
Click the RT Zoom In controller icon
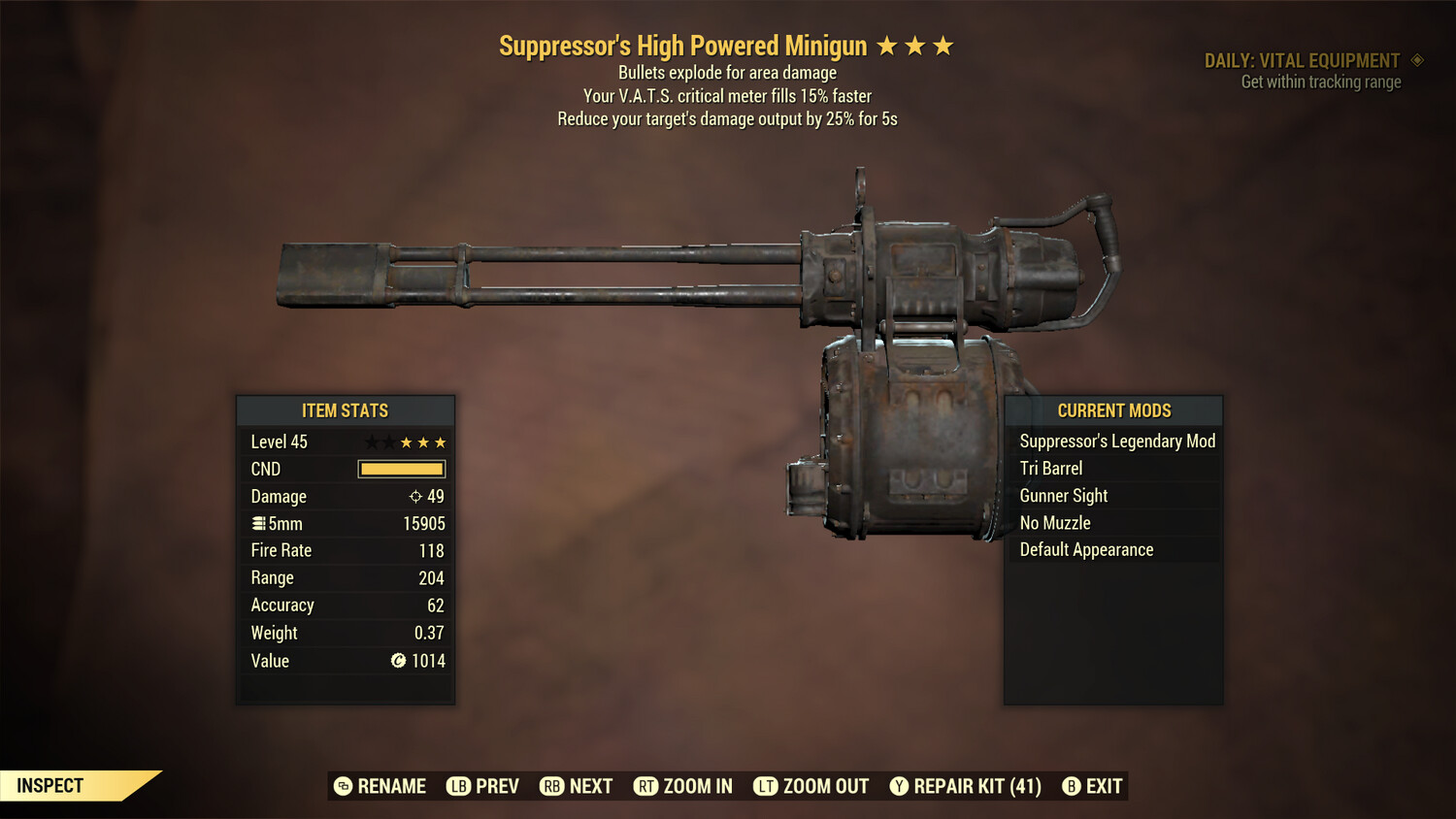[x=645, y=786]
